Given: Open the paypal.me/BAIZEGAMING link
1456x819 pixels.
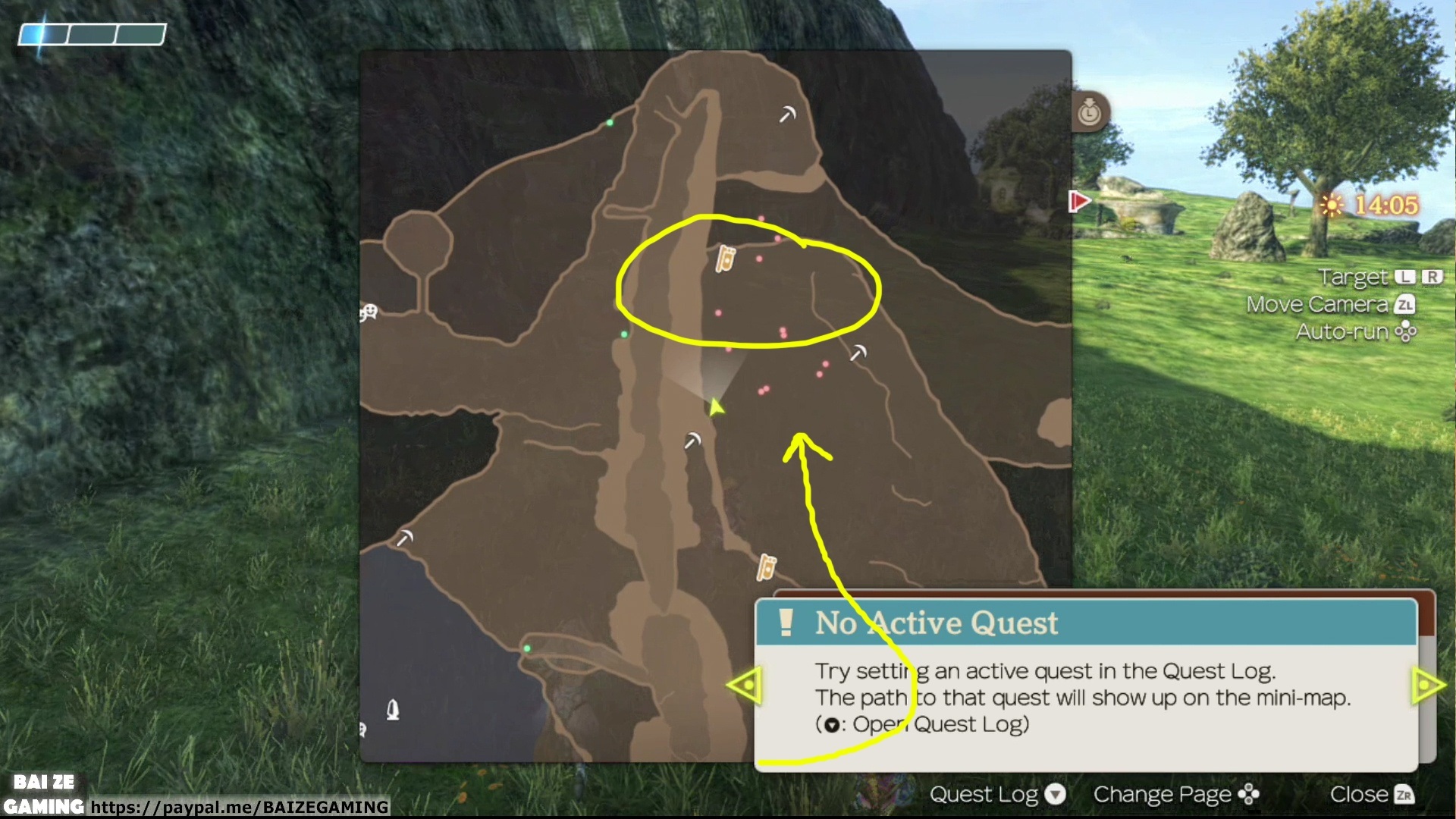Looking at the screenshot, I should coord(240,807).
